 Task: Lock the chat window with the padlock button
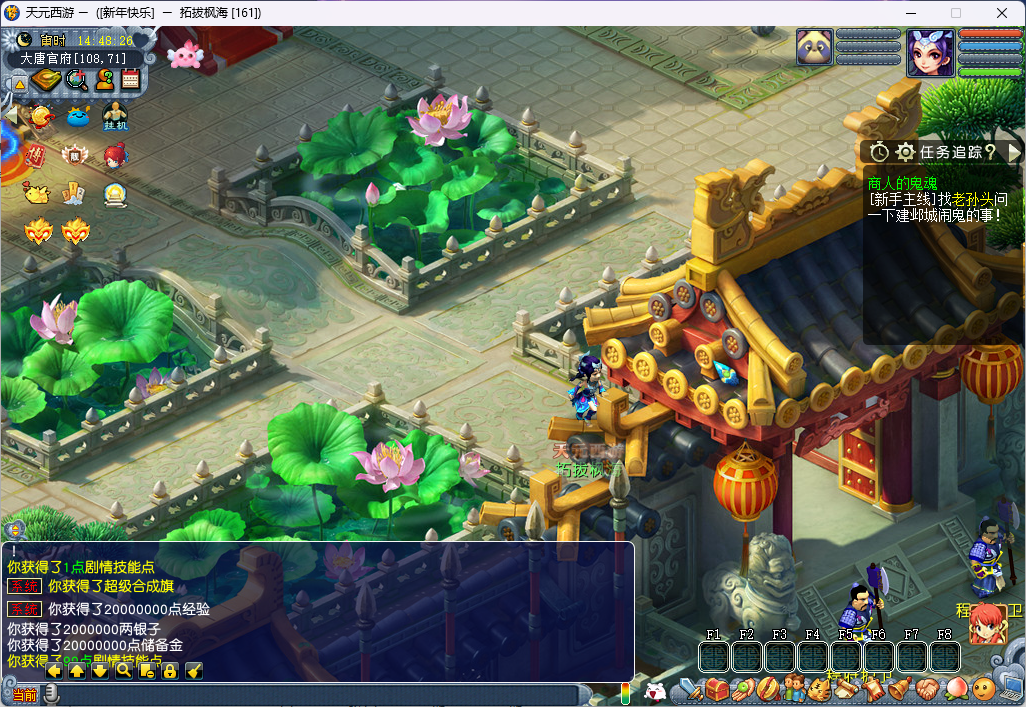coord(170,670)
